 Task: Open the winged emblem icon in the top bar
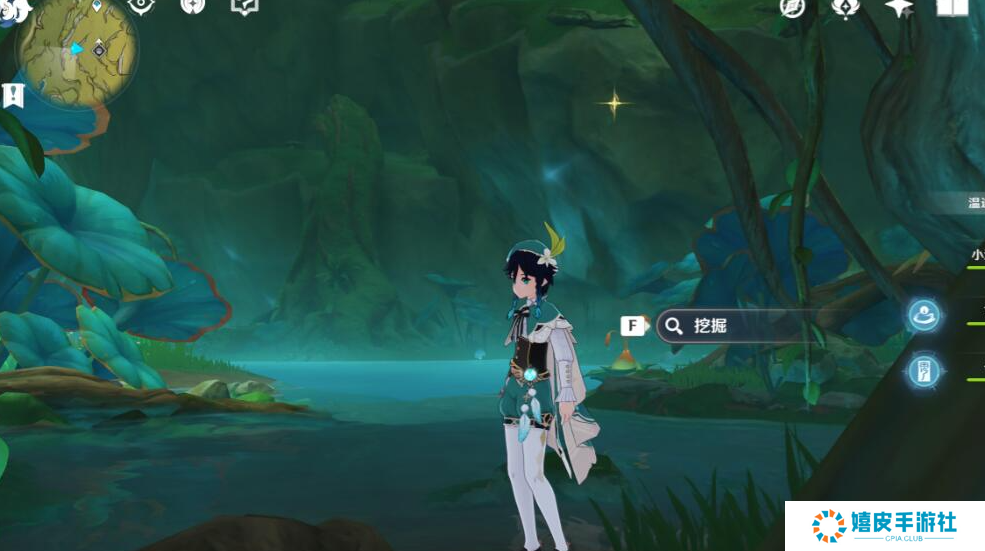coord(845,7)
